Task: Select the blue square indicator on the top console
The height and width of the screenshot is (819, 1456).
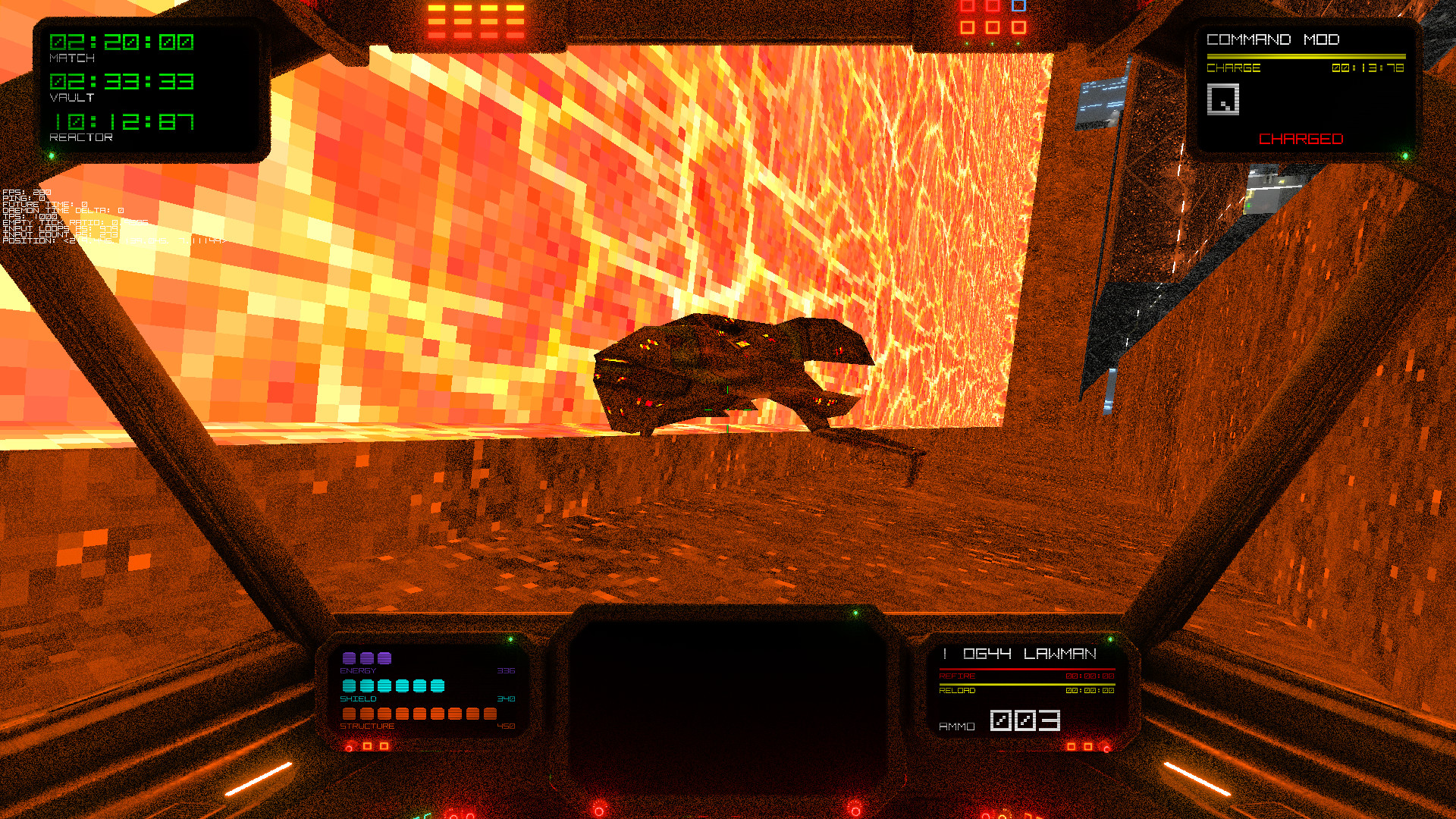Action: [x=1017, y=6]
